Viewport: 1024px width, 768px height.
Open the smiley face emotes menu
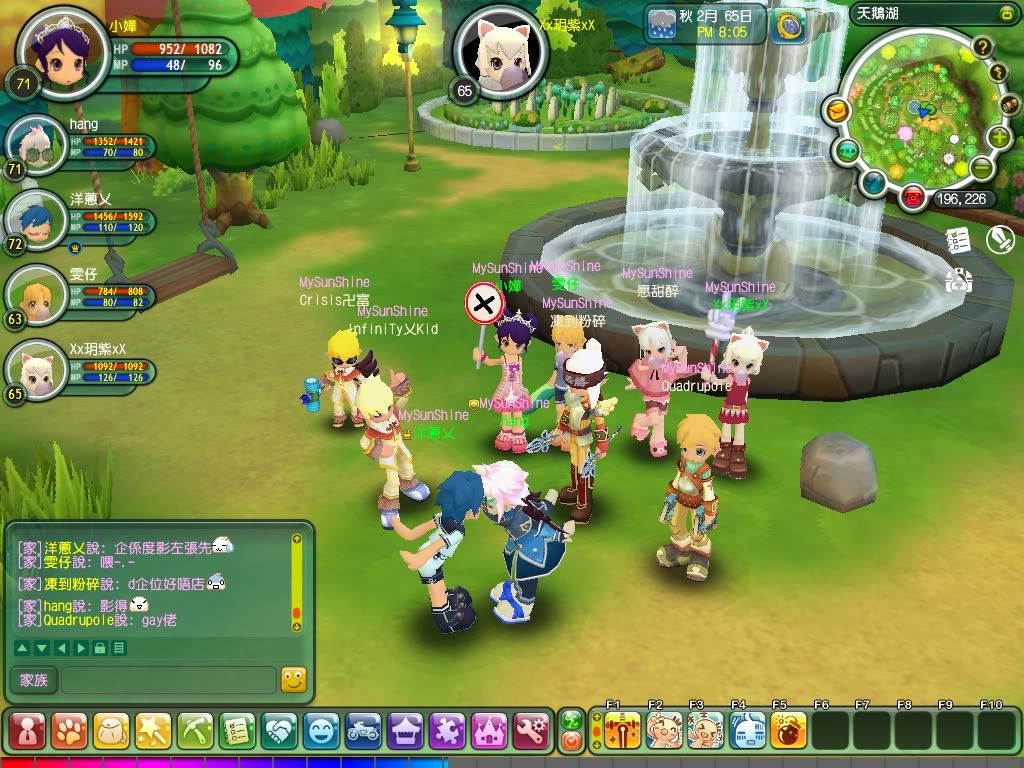coord(322,731)
